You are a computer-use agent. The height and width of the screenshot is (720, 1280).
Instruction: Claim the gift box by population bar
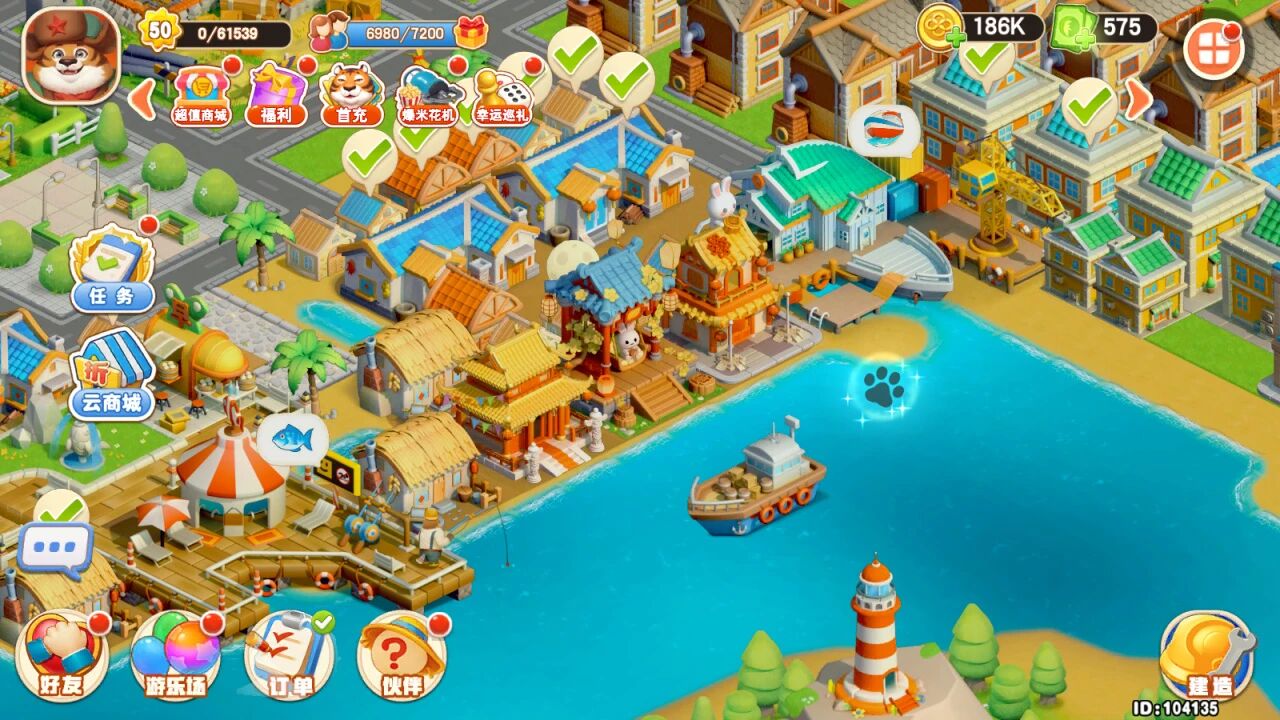(x=470, y=33)
